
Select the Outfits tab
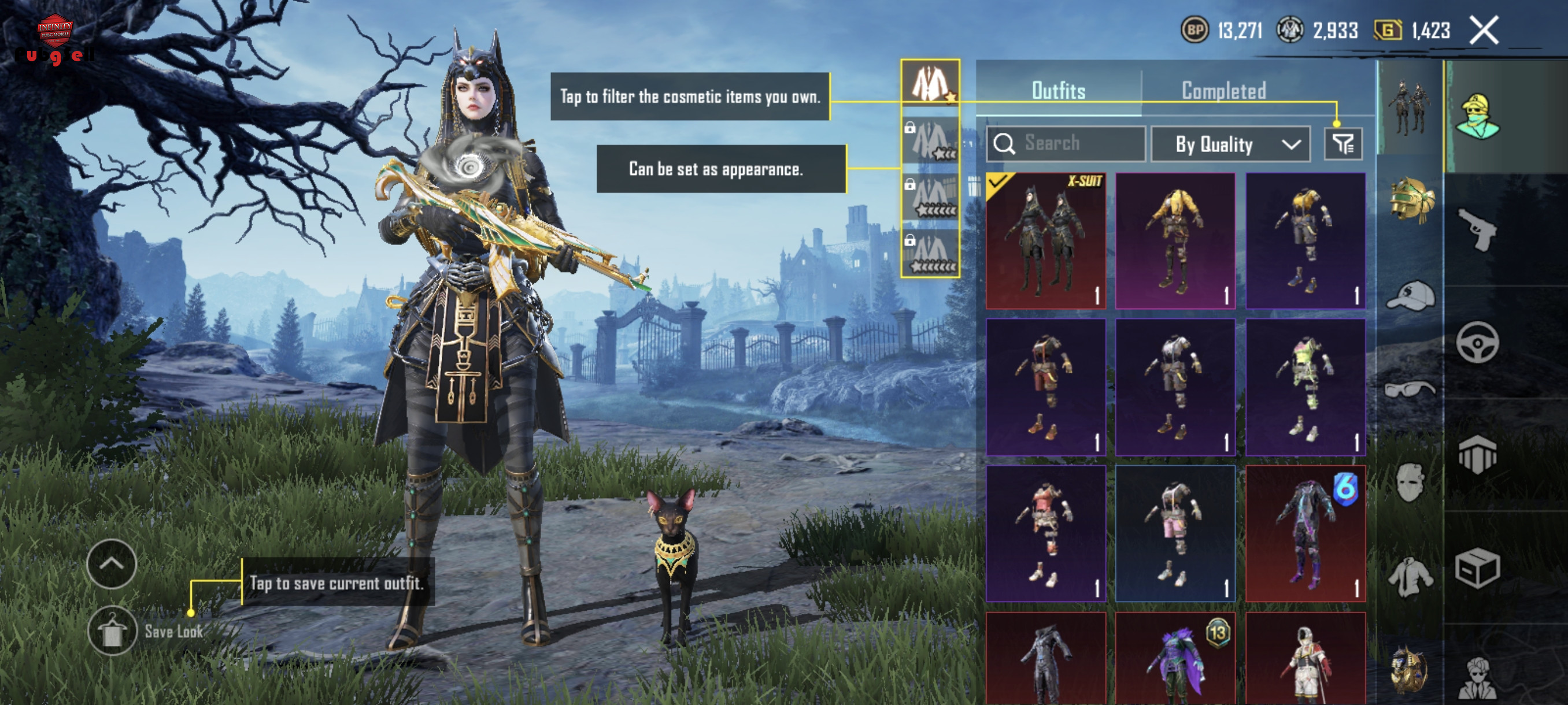pos(1059,91)
